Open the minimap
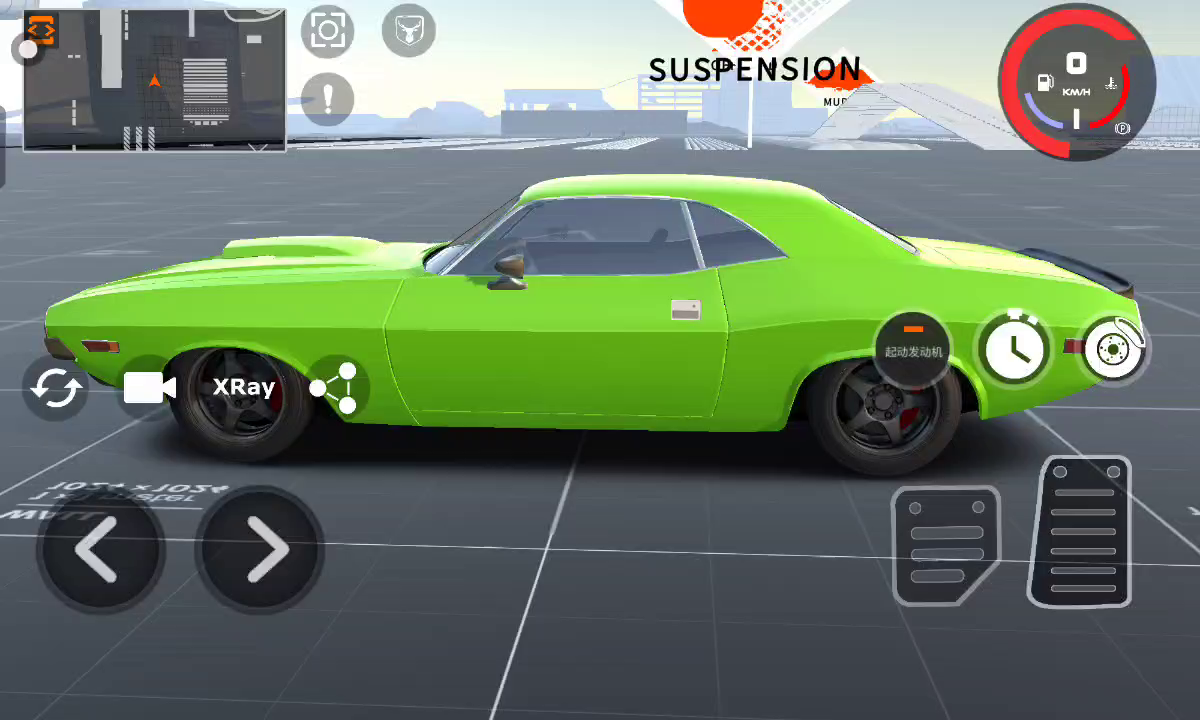The image size is (1200, 720). coord(155,80)
